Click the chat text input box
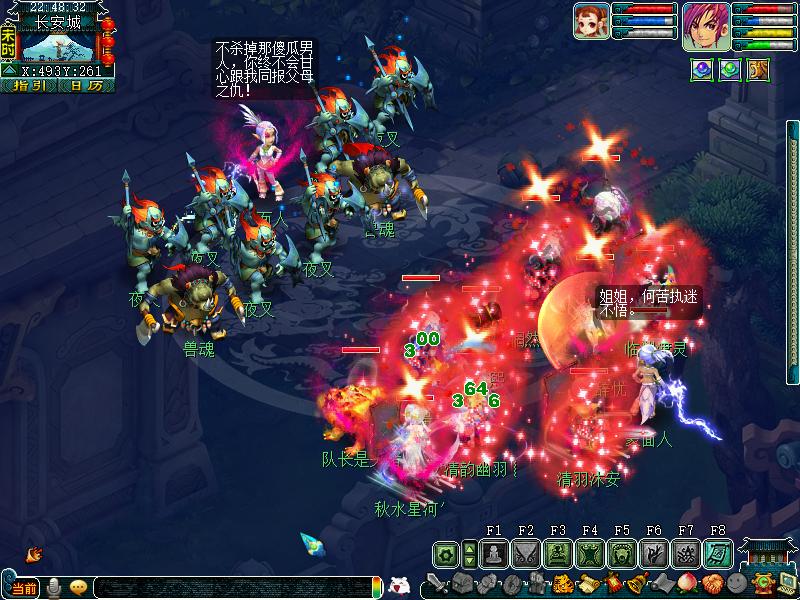Viewport: 800px width, 600px height. 230,588
